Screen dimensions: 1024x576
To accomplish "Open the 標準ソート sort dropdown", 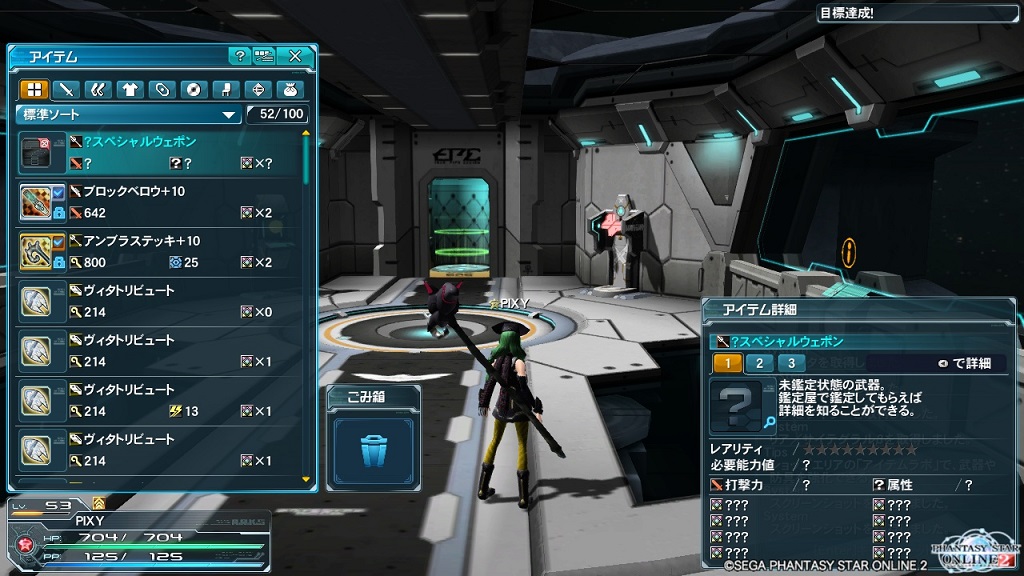I will coord(130,114).
